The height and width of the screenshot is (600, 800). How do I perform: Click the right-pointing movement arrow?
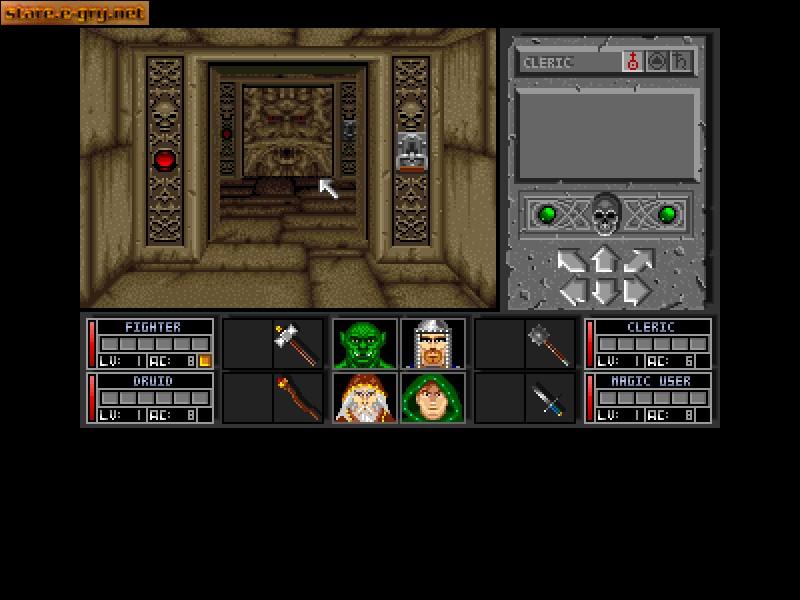[x=635, y=292]
